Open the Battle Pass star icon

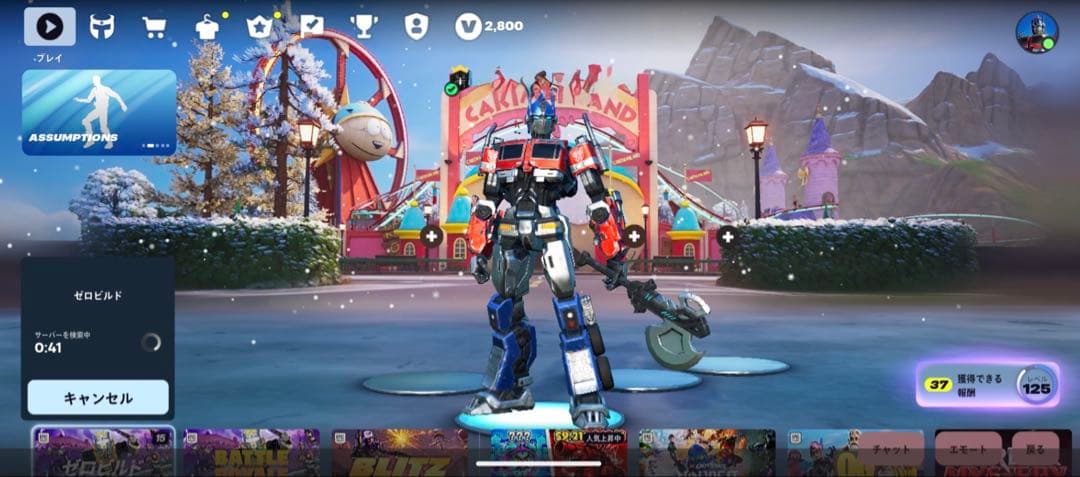pyautogui.click(x=260, y=27)
